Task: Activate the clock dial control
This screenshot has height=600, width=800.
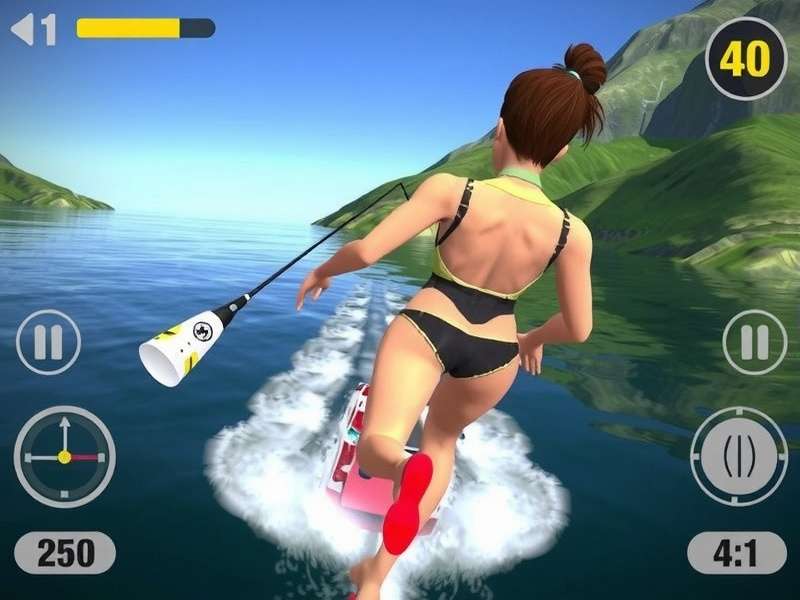Action: [64, 456]
